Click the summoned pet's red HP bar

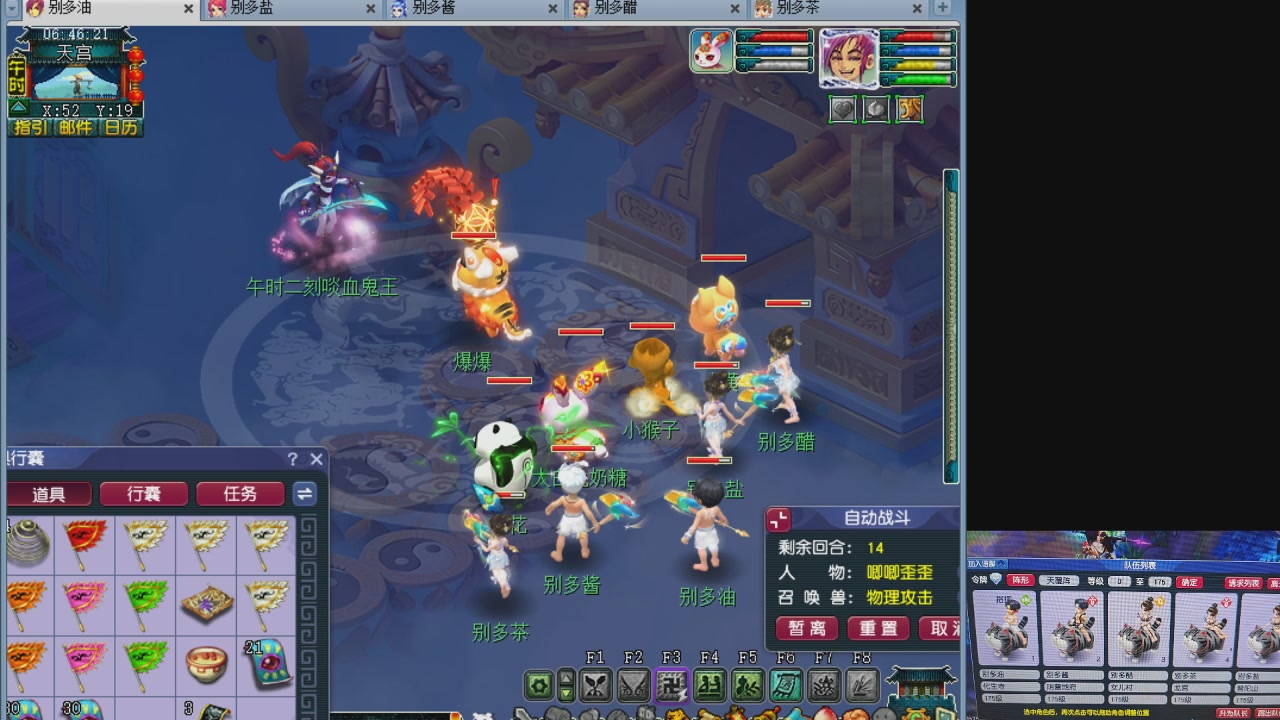(x=474, y=235)
